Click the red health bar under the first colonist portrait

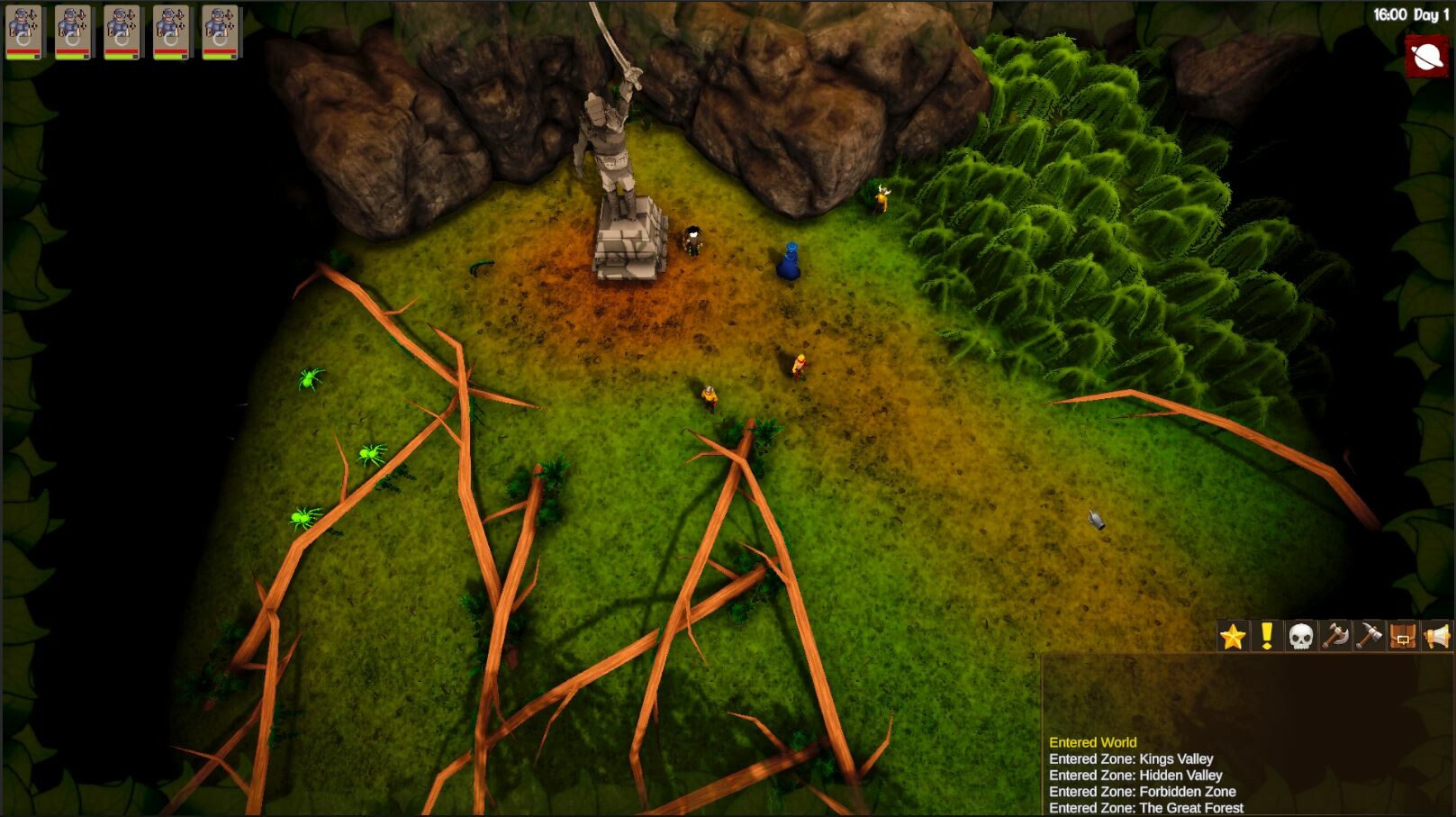coord(24,50)
